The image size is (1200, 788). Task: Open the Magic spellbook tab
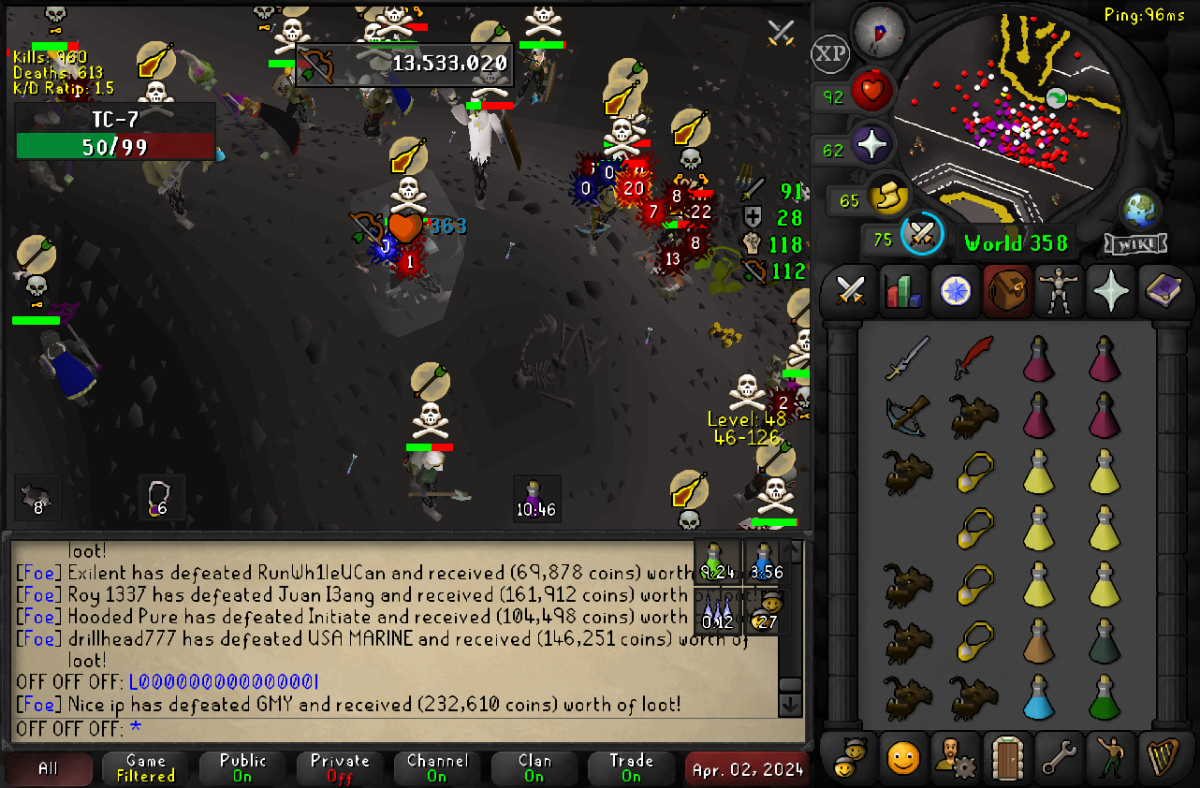pos(1161,291)
